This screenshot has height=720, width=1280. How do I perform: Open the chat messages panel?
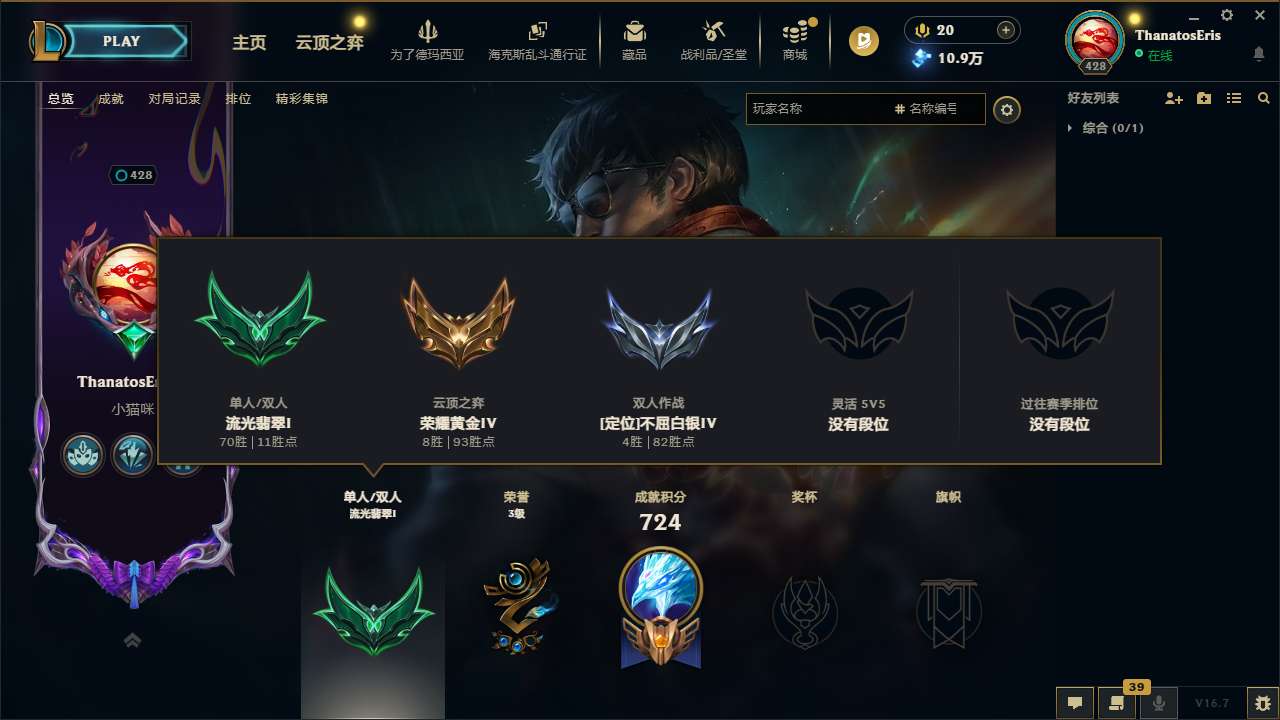pyautogui.click(x=1075, y=703)
